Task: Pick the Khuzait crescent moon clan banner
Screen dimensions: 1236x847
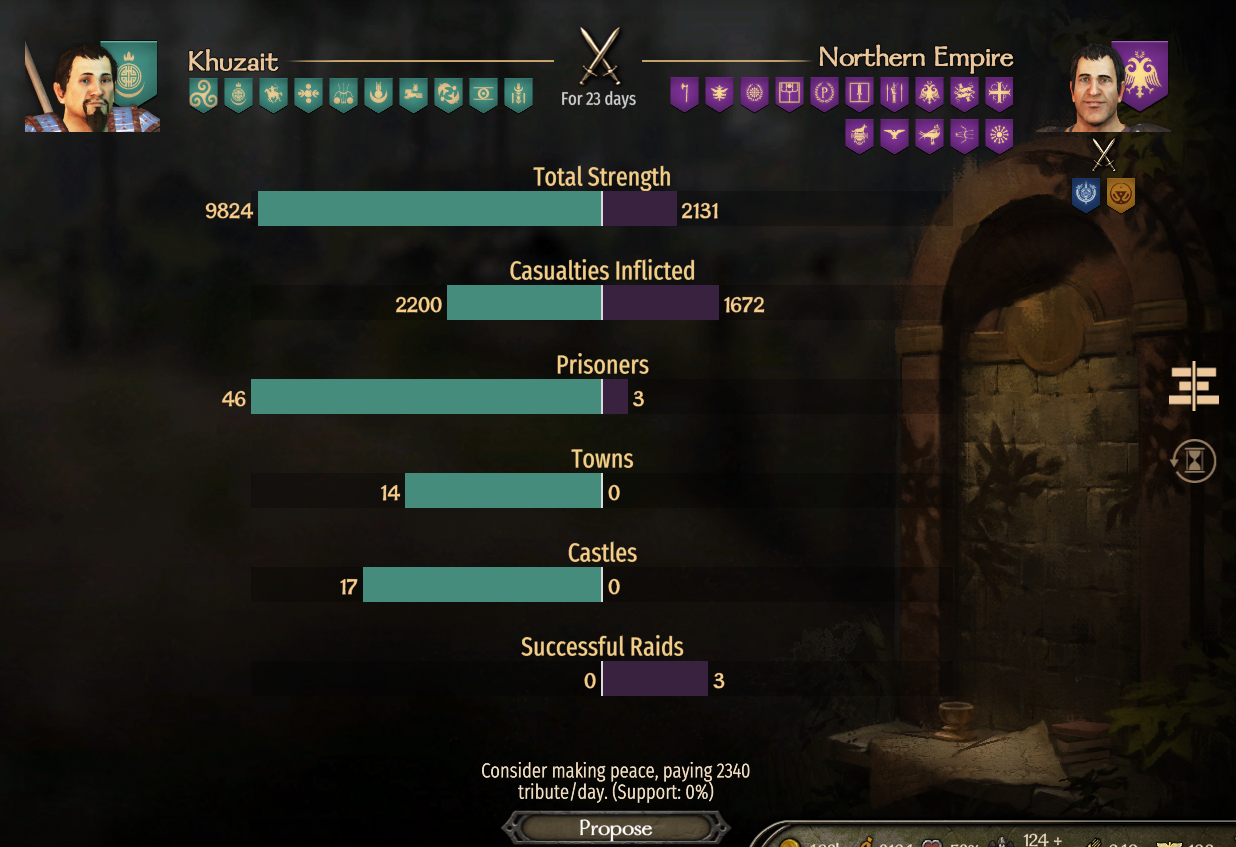Action: click(378, 95)
